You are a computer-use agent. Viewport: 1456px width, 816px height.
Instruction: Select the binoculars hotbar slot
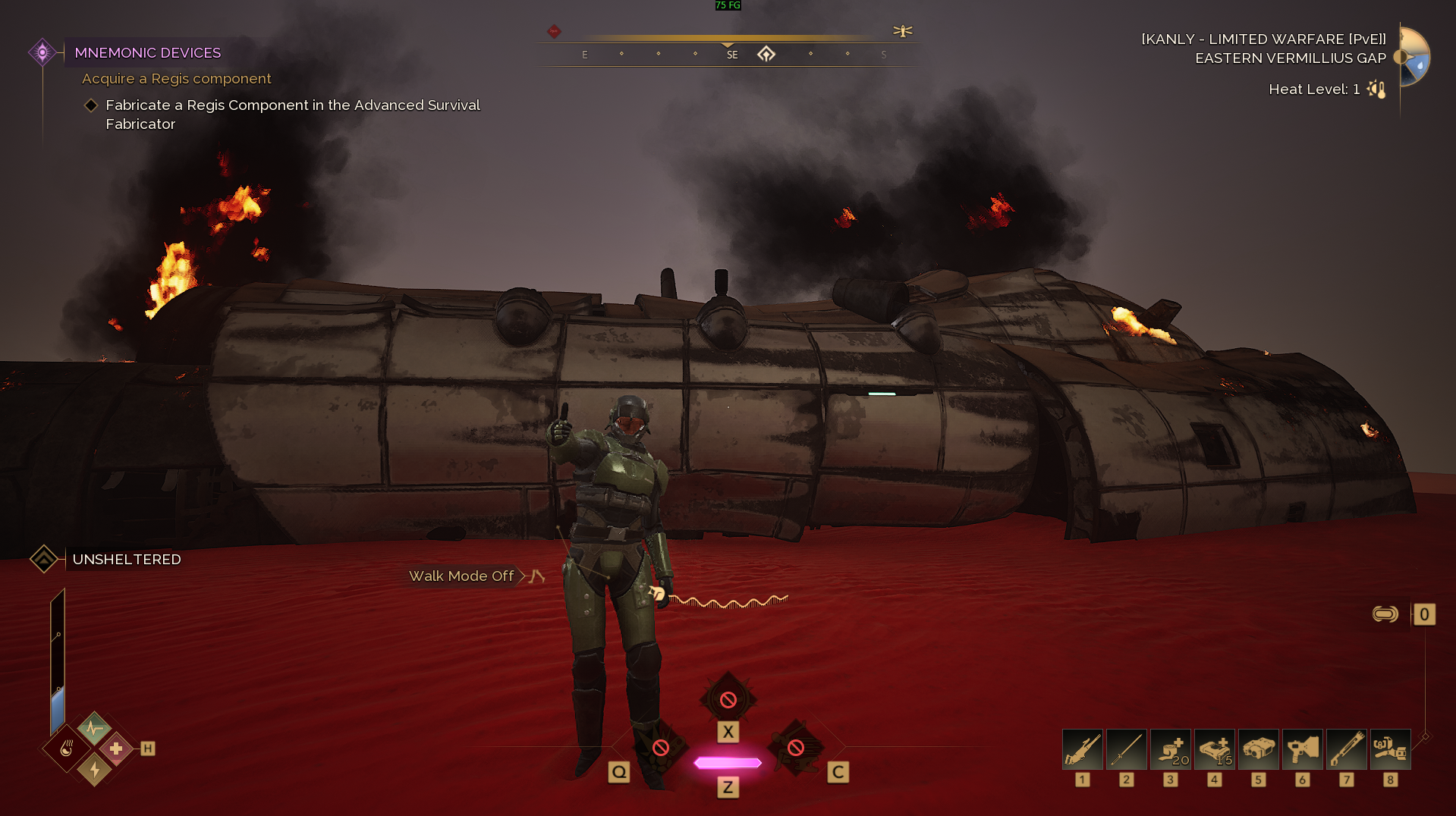pyautogui.click(x=1258, y=749)
